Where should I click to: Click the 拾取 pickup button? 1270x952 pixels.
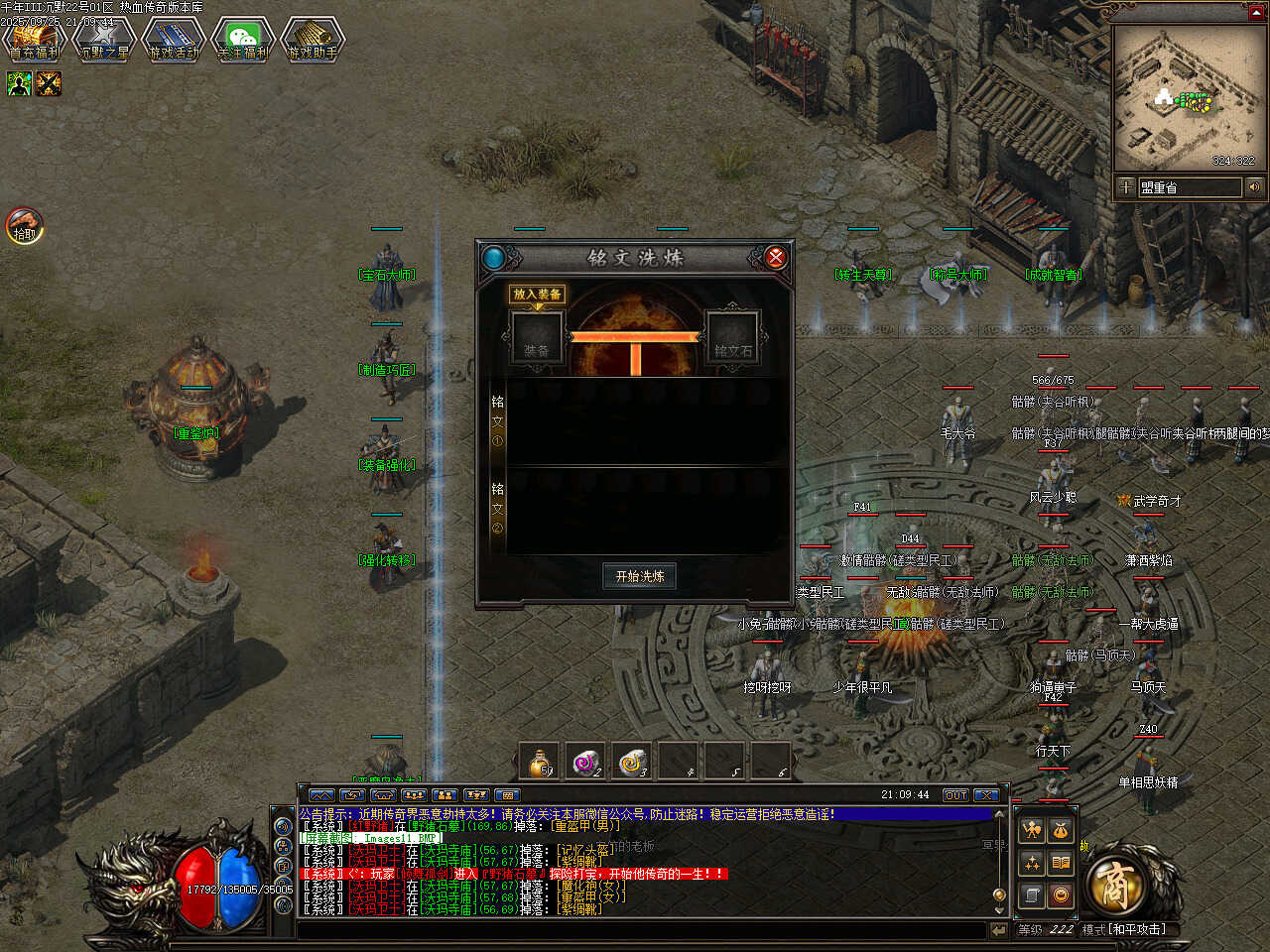(24, 225)
